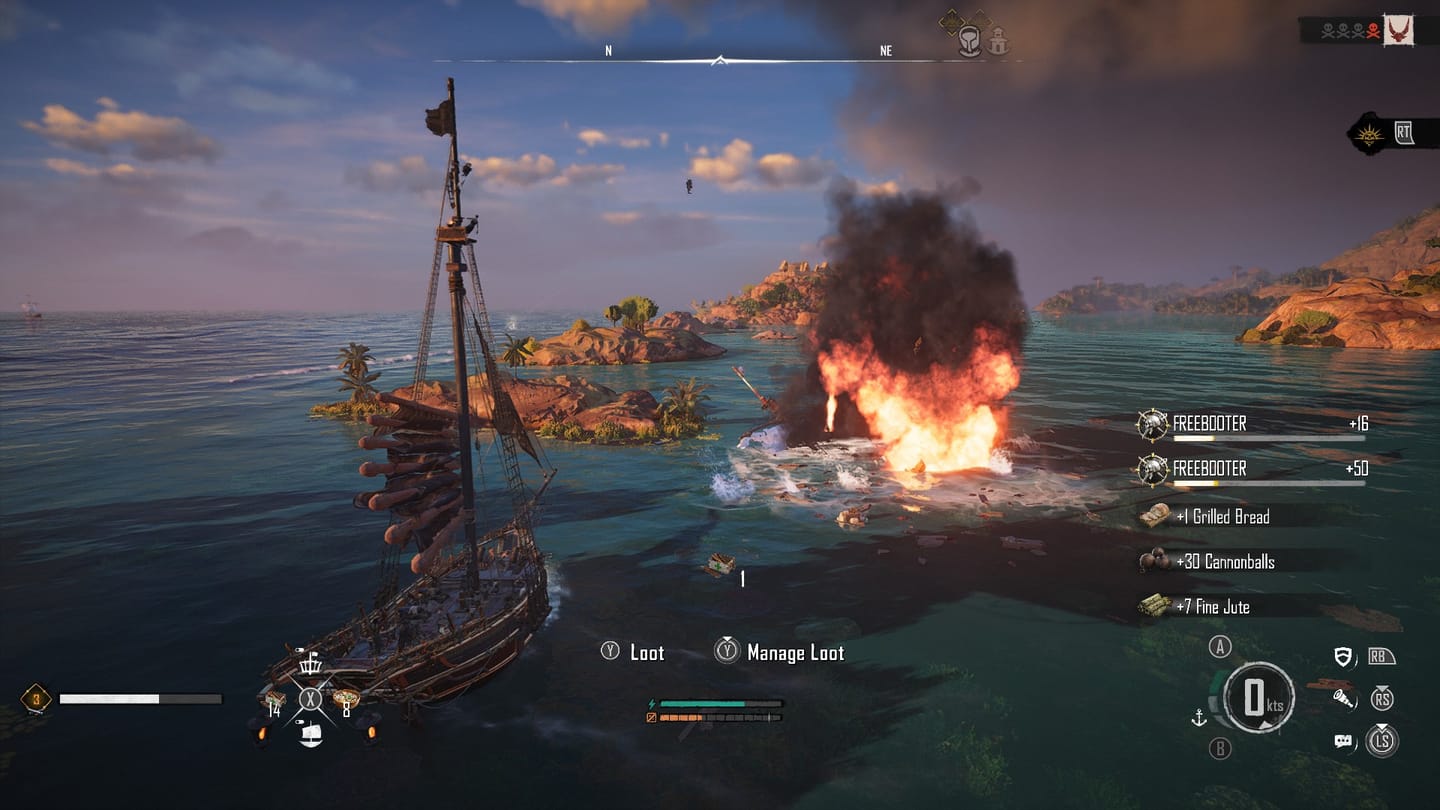Image resolution: width=1440 pixels, height=810 pixels.
Task: Click the smelter icon at top center
Action: point(969,40)
